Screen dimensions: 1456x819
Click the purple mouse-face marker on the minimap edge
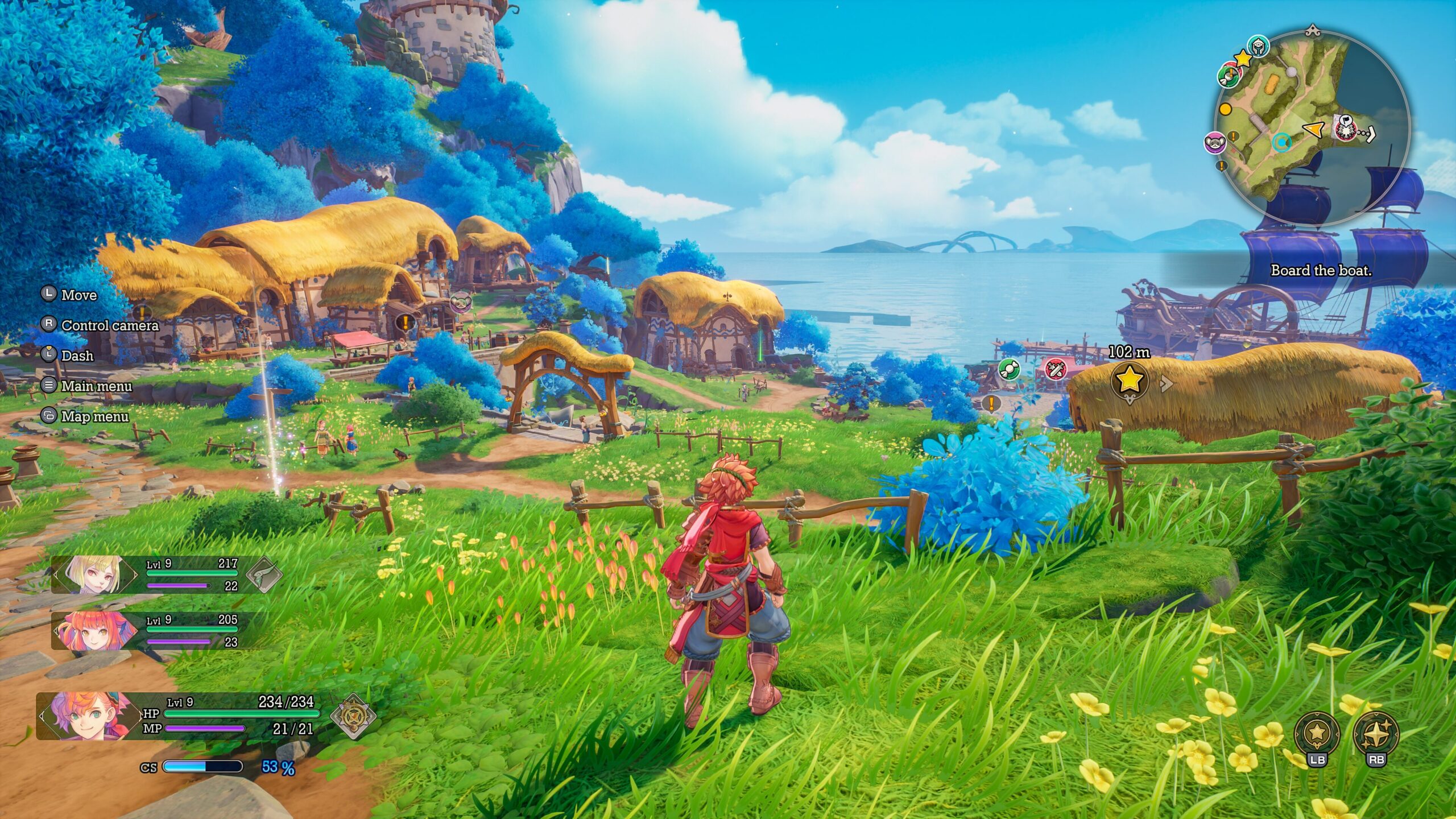[1215, 142]
